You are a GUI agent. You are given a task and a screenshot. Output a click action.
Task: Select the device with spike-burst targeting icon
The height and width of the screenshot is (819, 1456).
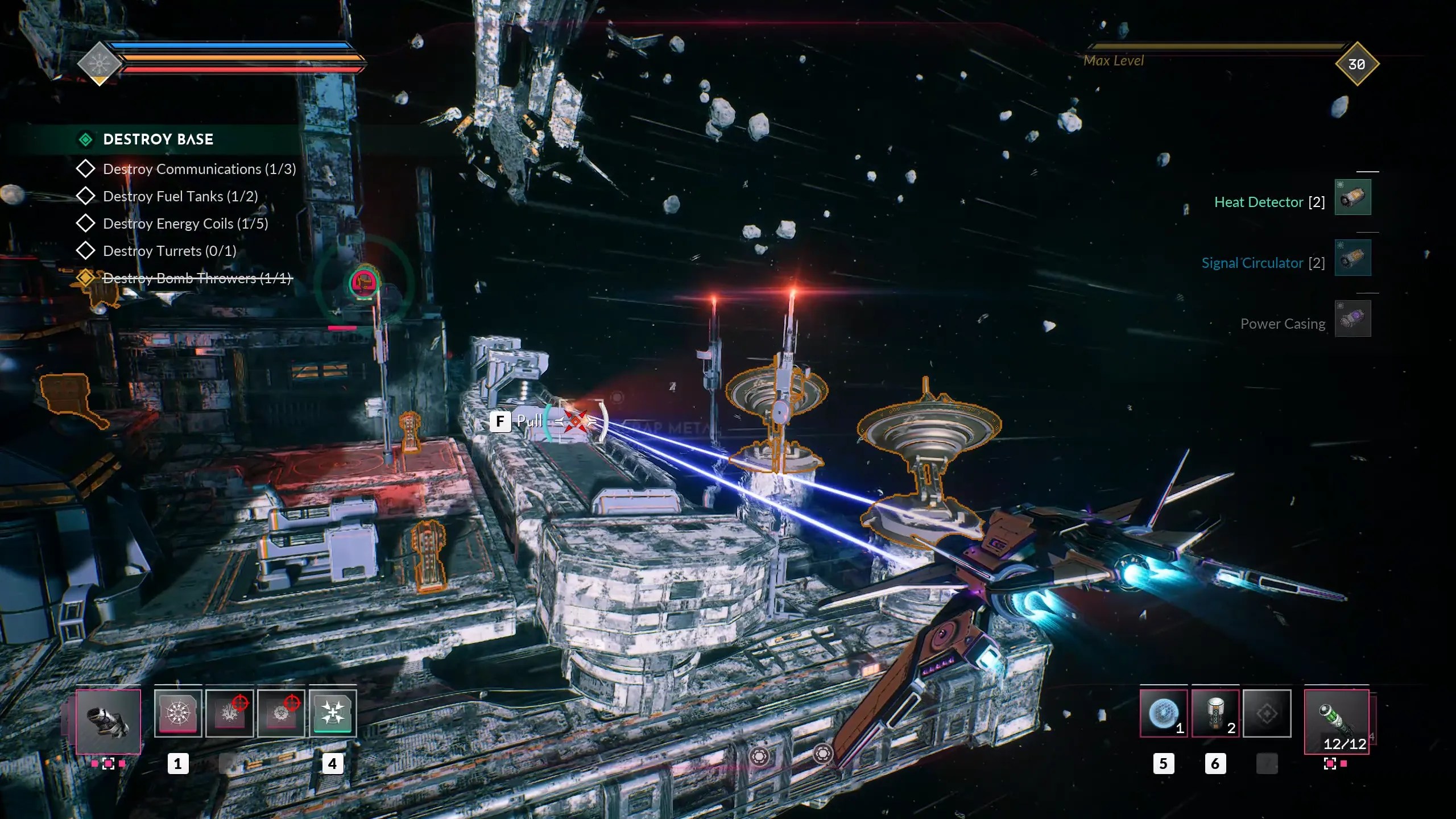(230, 713)
